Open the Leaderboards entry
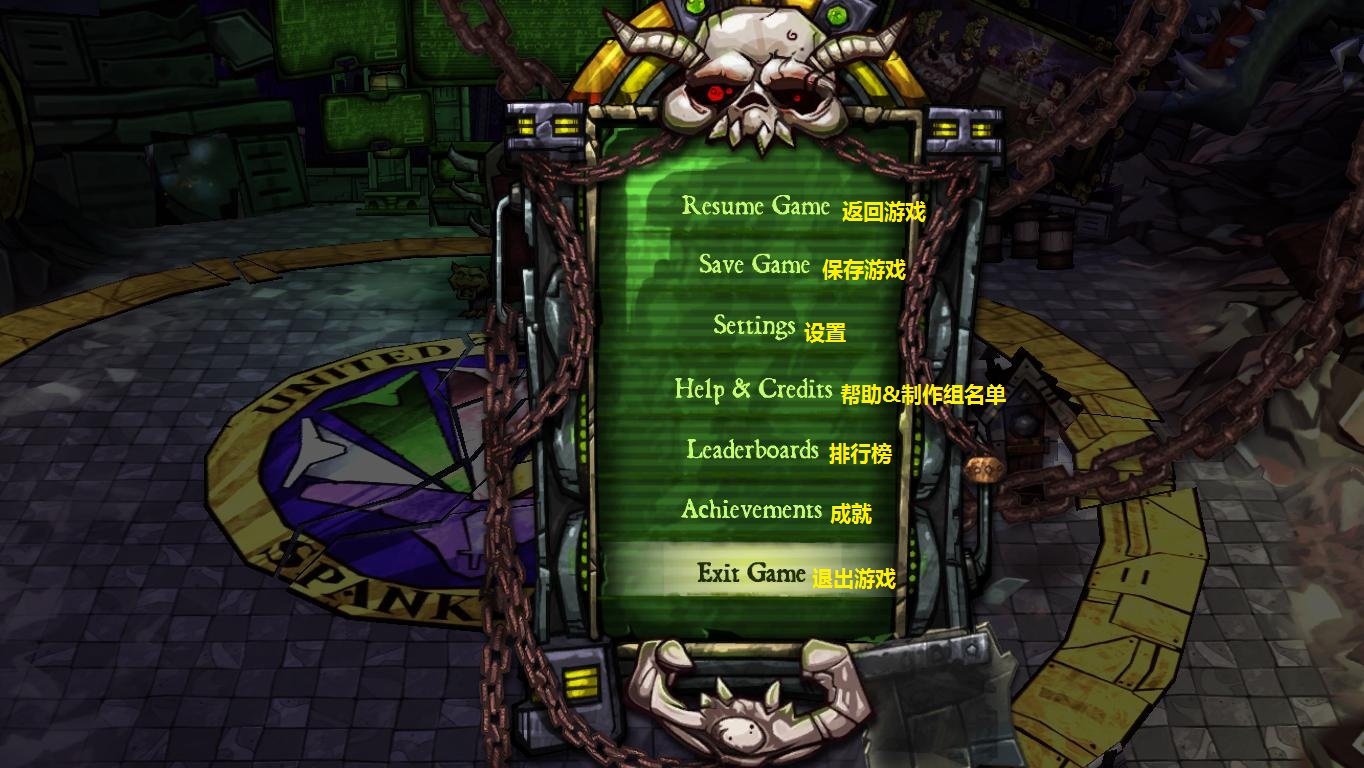 pyautogui.click(x=752, y=450)
